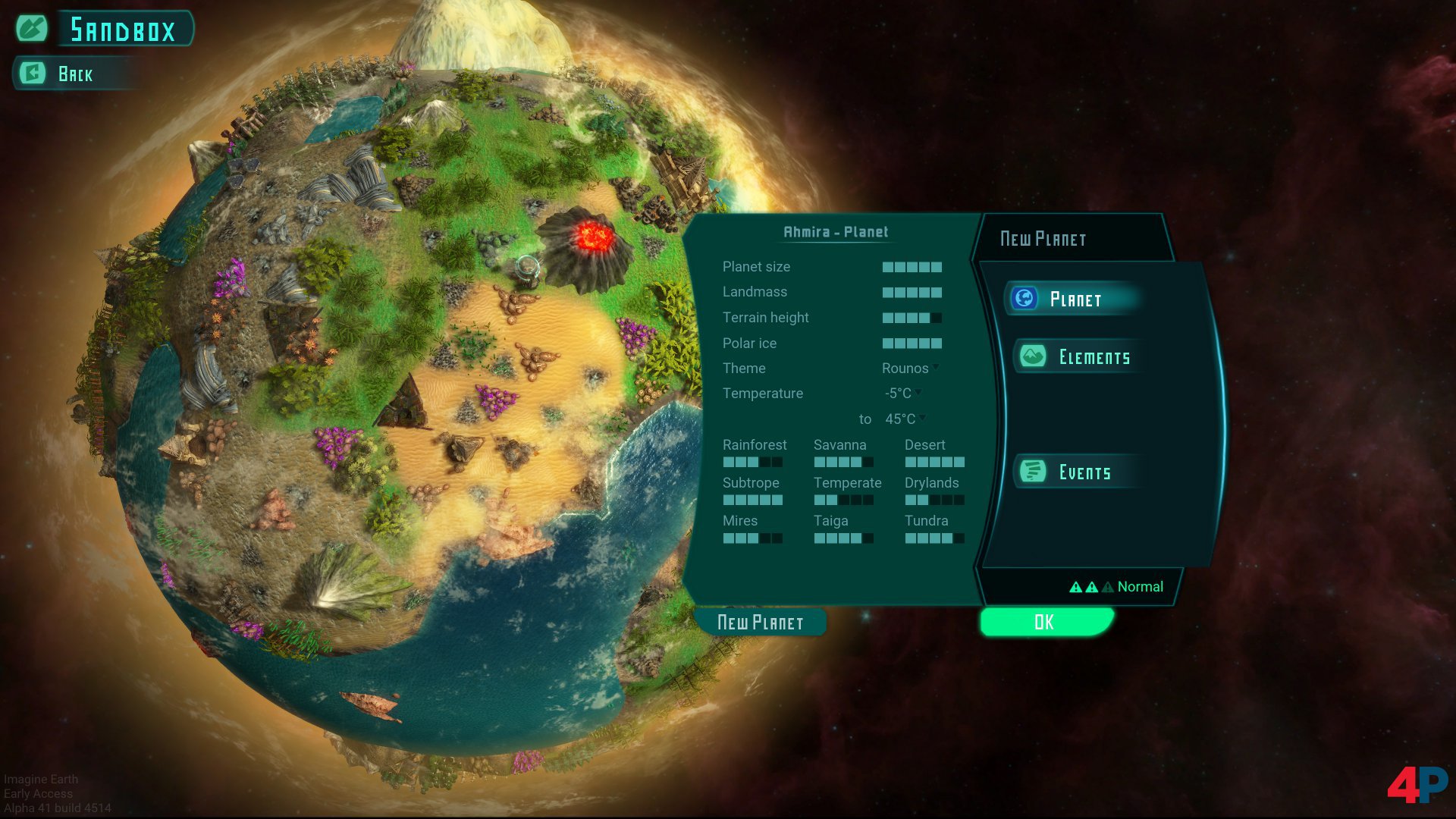Viewport: 1456px width, 819px height.
Task: Click the Sandbox pencil icon
Action: coord(32,29)
